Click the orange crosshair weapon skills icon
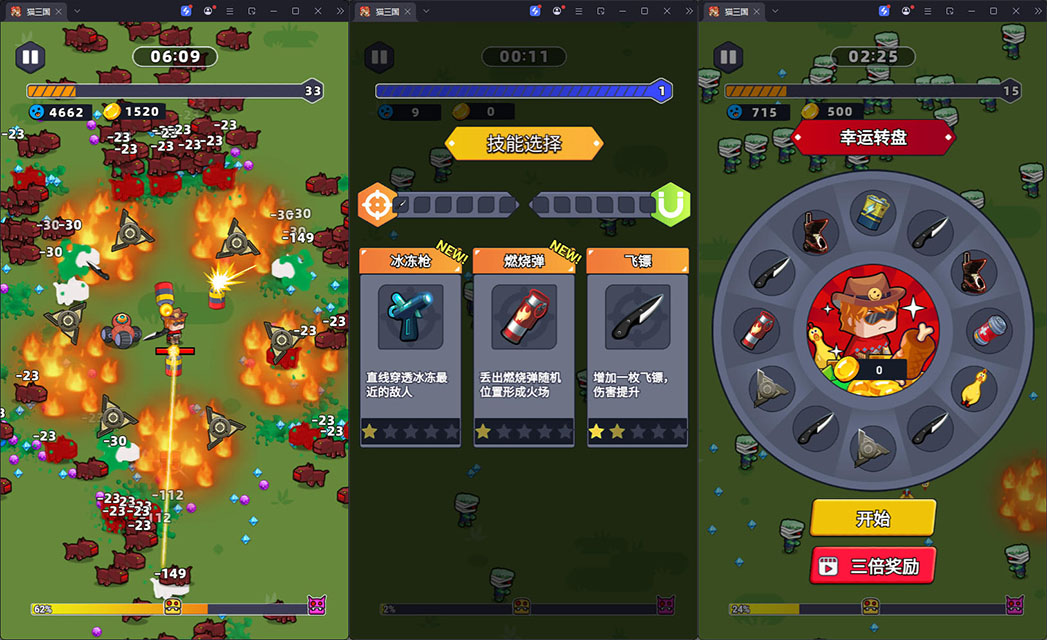The height and width of the screenshot is (640, 1047). pyautogui.click(x=378, y=204)
